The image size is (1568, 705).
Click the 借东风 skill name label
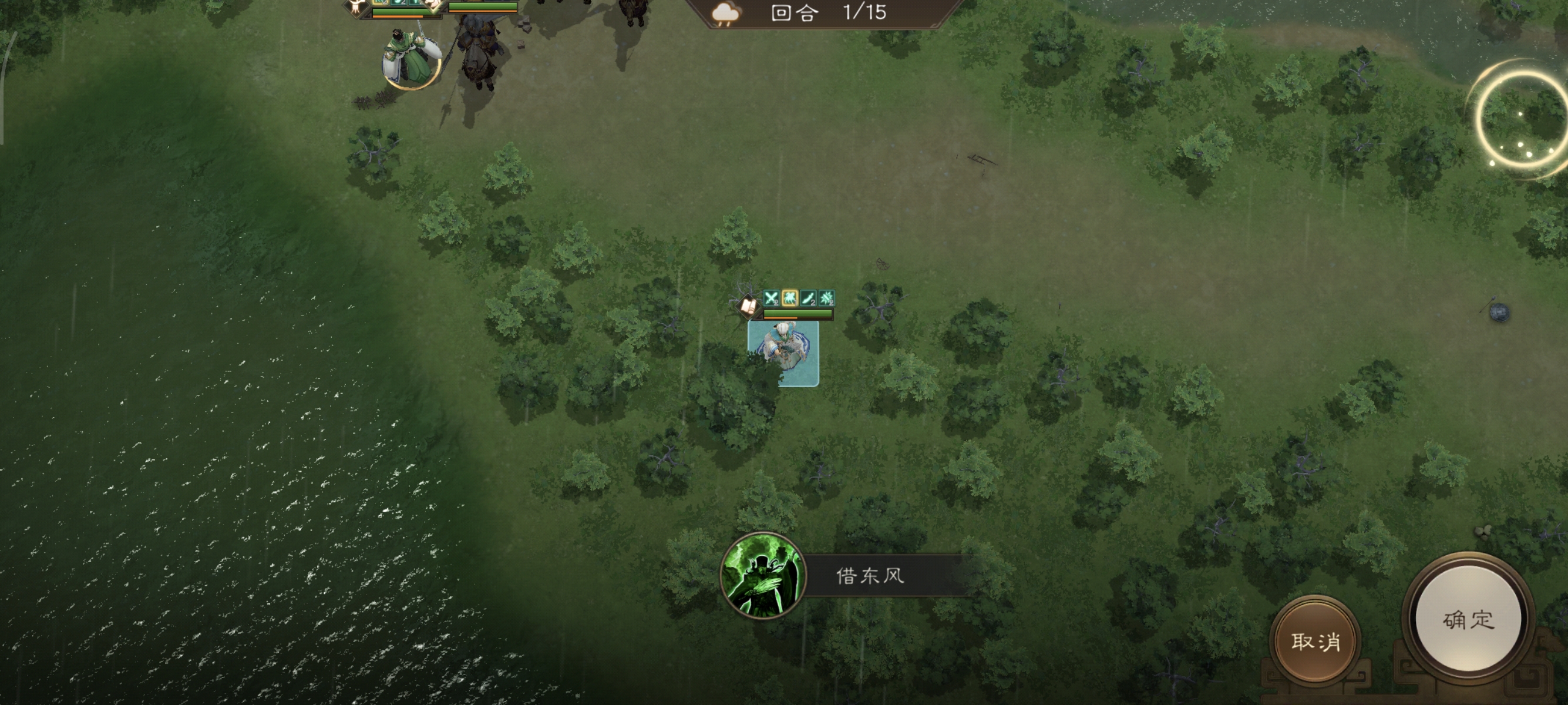[x=870, y=575]
